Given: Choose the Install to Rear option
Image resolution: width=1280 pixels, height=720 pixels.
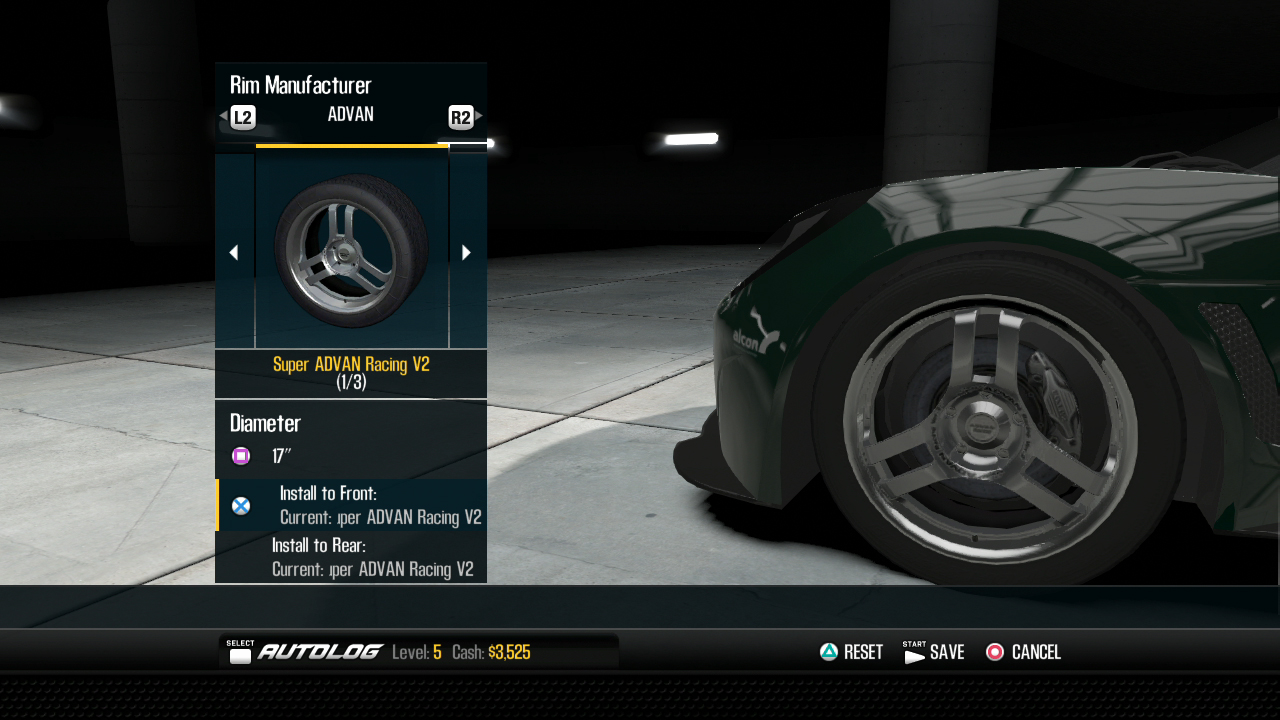Looking at the screenshot, I should click(x=351, y=557).
